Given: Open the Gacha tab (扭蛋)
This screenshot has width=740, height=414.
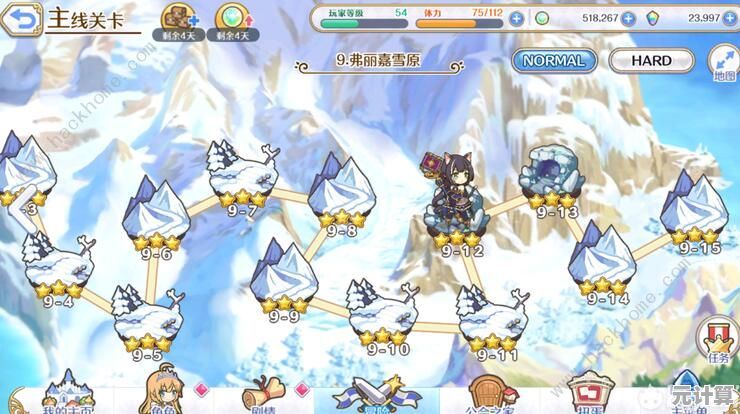Looking at the screenshot, I should pos(588,393).
